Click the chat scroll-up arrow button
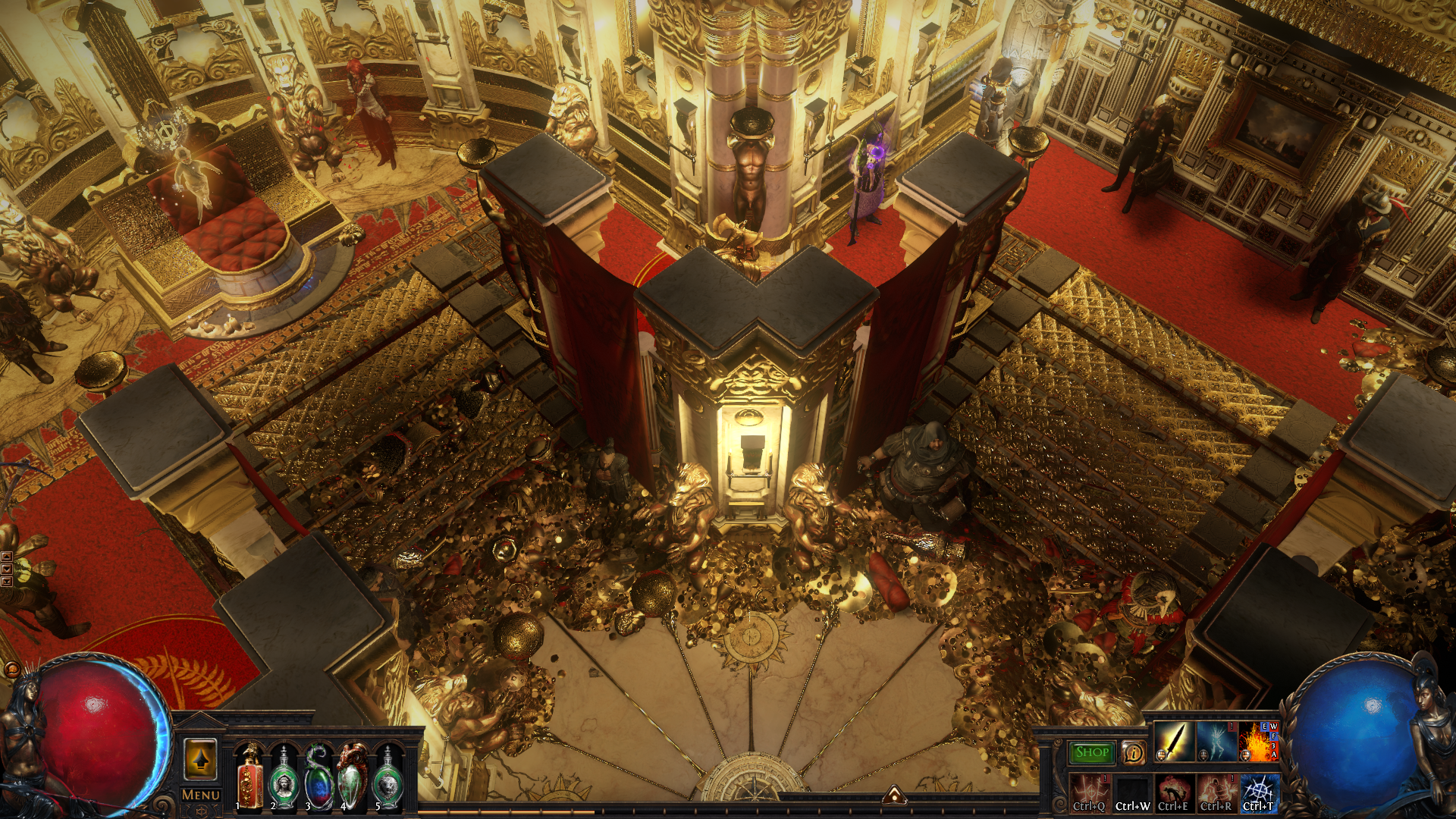This screenshot has height=819, width=1456. pos(7,557)
